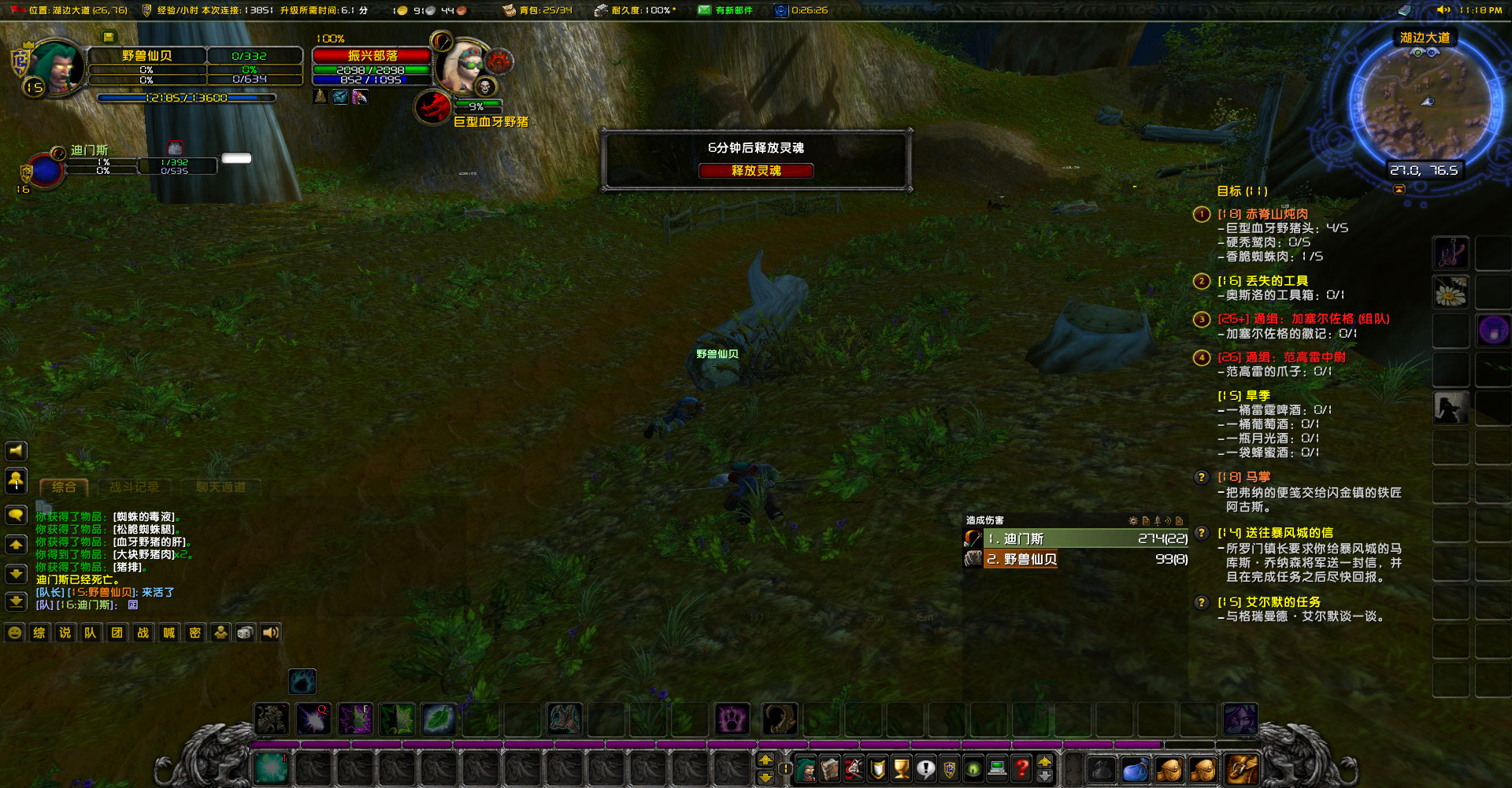Click the down arrow below the bar page arrow

(765, 779)
